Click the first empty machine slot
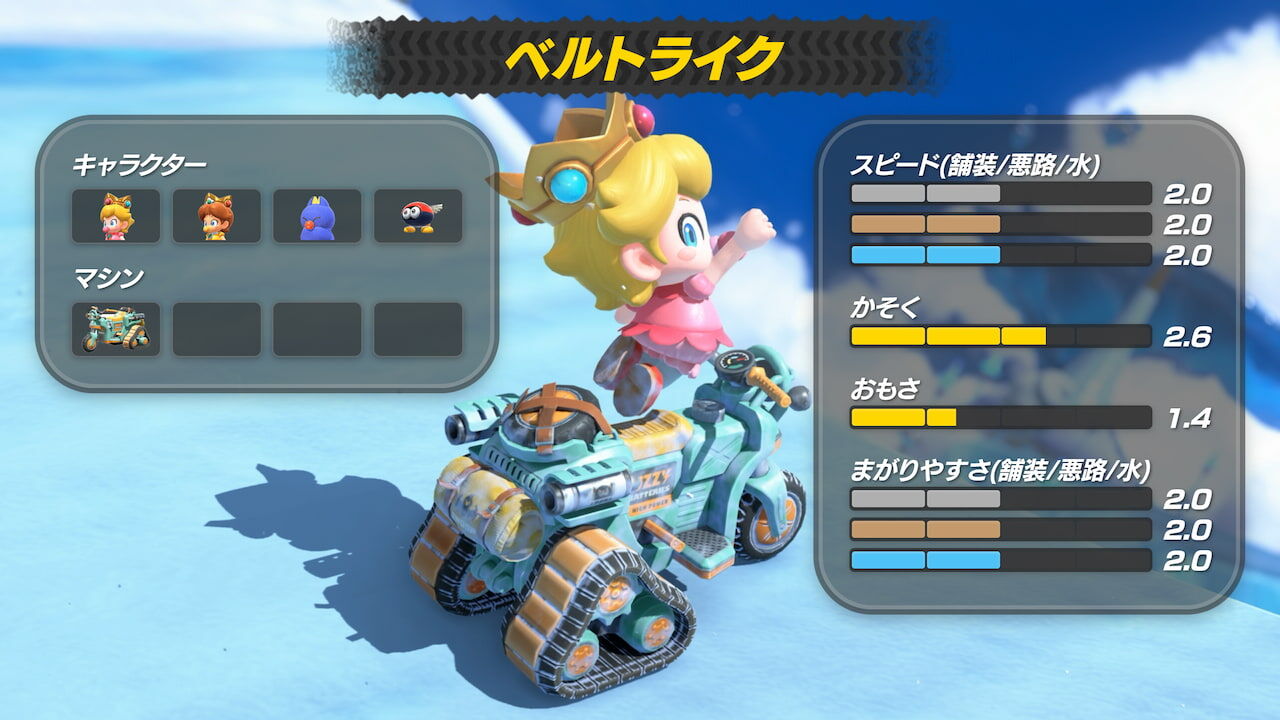Screen dimensions: 1280x720 [216, 327]
